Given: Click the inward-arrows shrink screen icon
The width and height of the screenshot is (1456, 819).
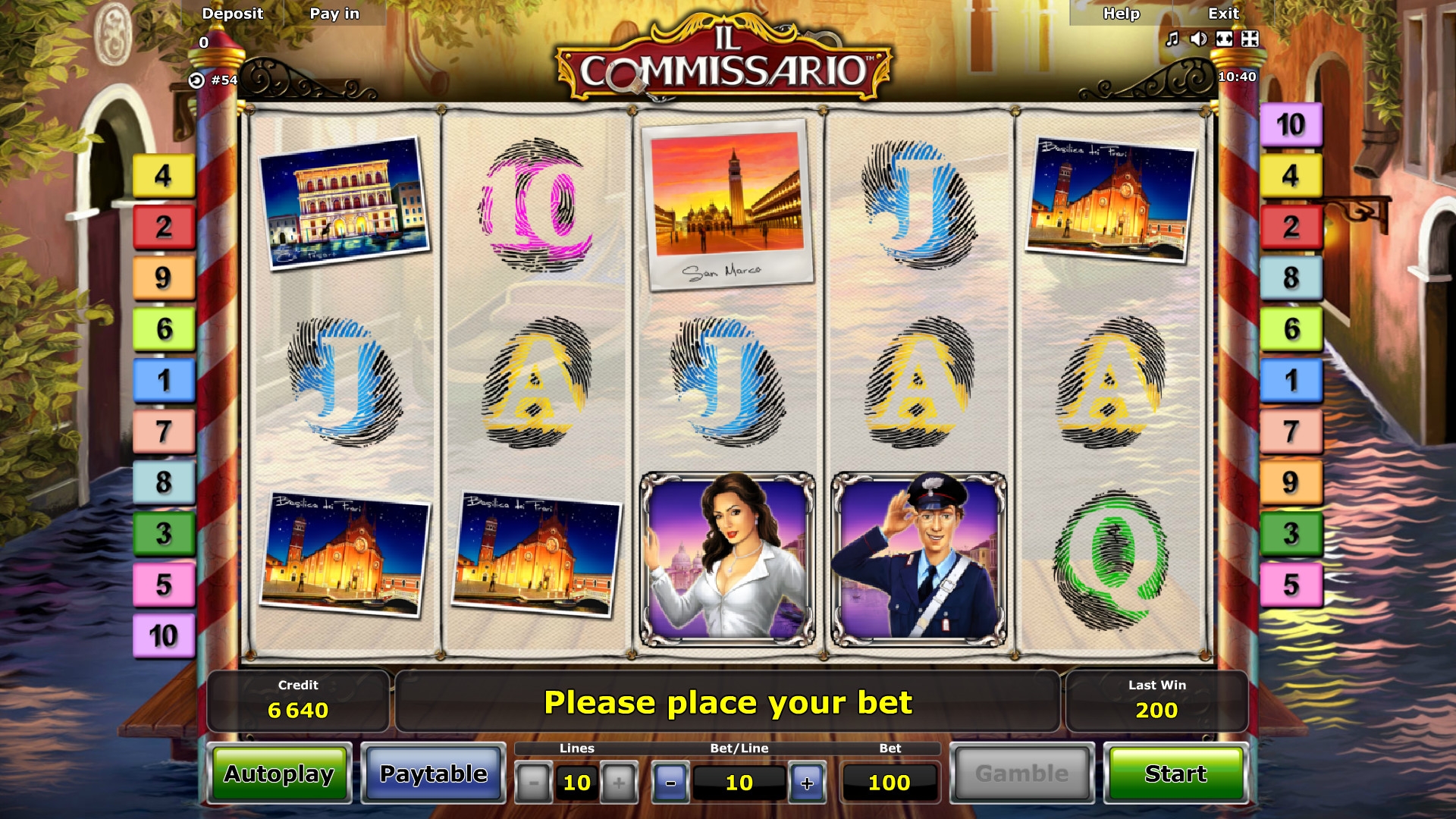Looking at the screenshot, I should coord(1250,39).
